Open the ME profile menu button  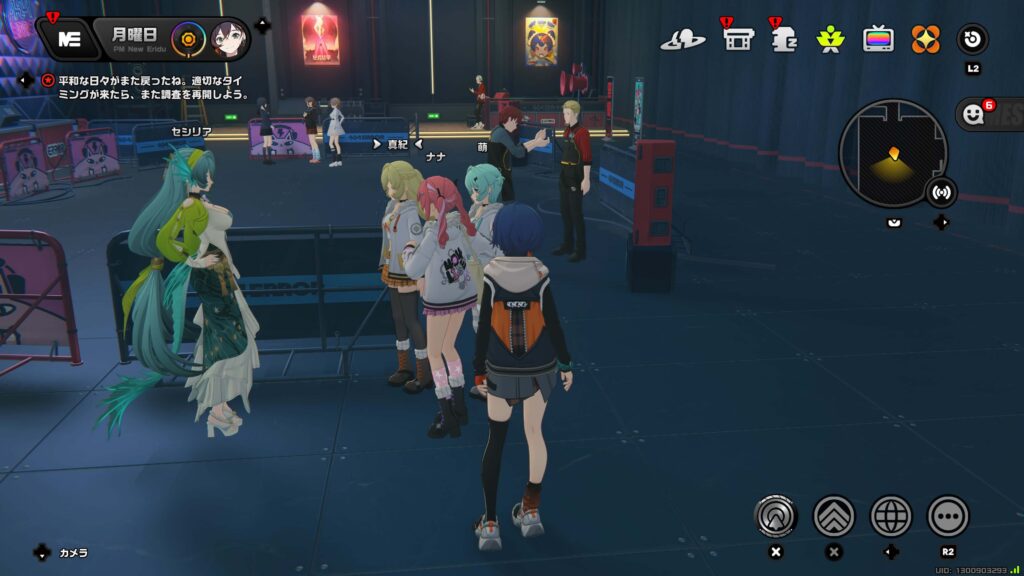point(69,39)
